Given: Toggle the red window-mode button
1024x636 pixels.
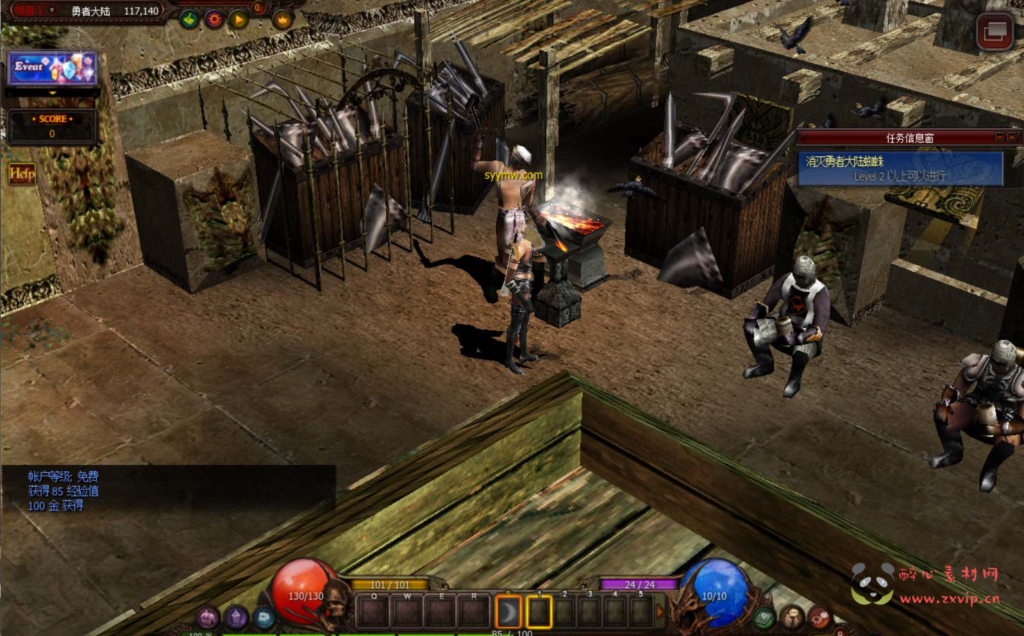Looking at the screenshot, I should (x=994, y=32).
